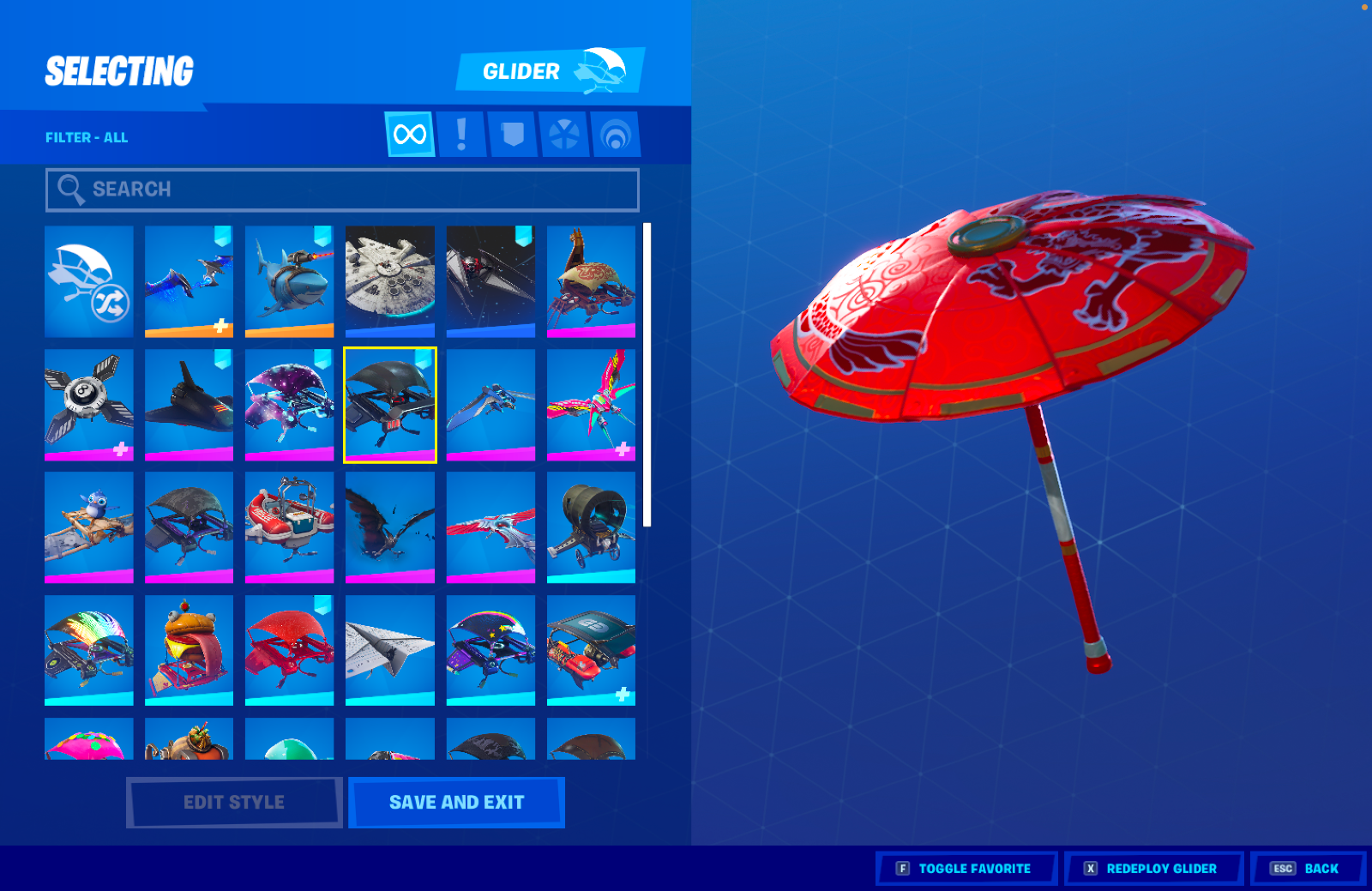Select the Random shuffle glider slot
This screenshot has height=891, width=1372.
(89, 281)
